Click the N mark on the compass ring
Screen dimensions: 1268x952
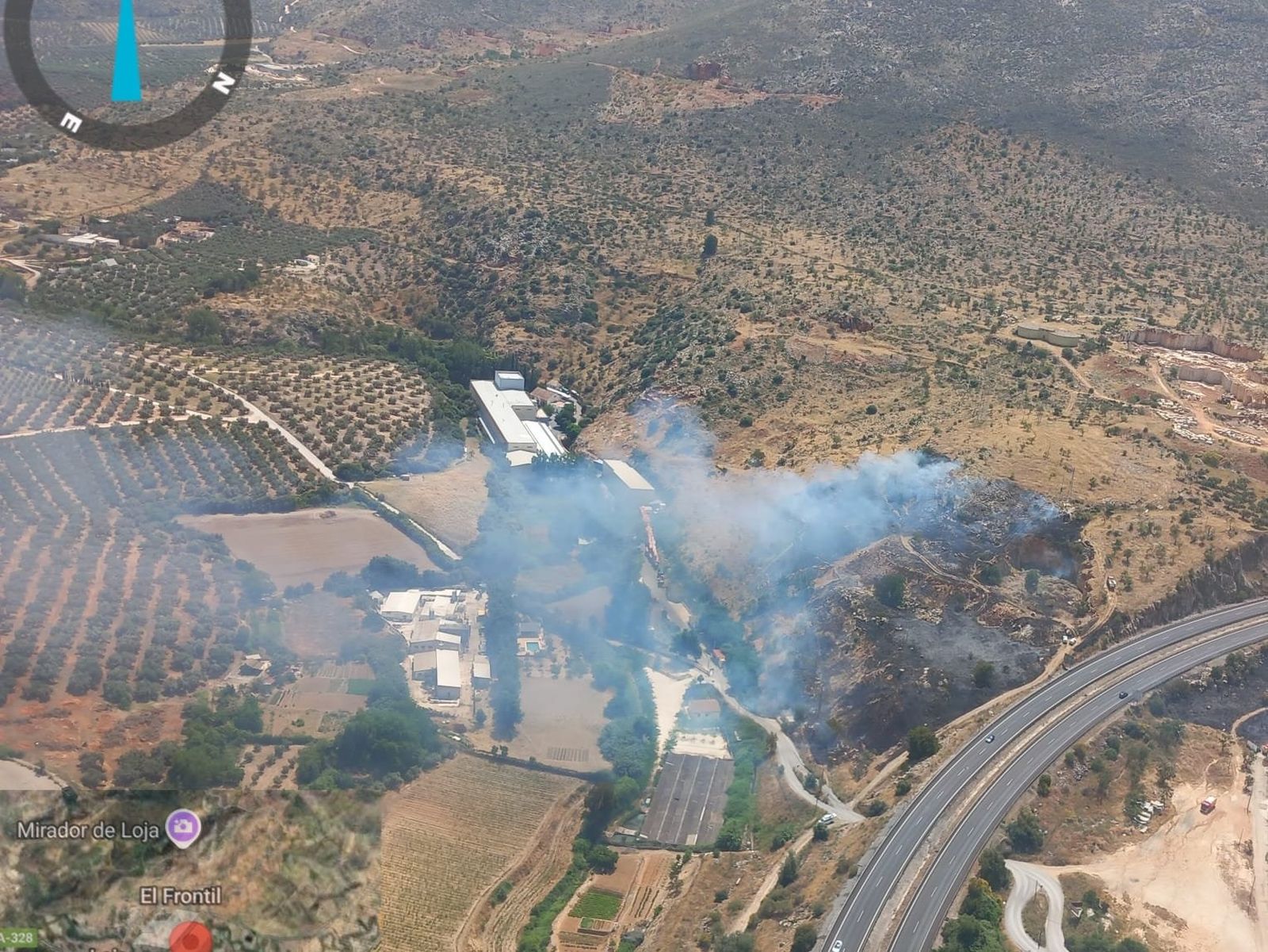(x=223, y=81)
